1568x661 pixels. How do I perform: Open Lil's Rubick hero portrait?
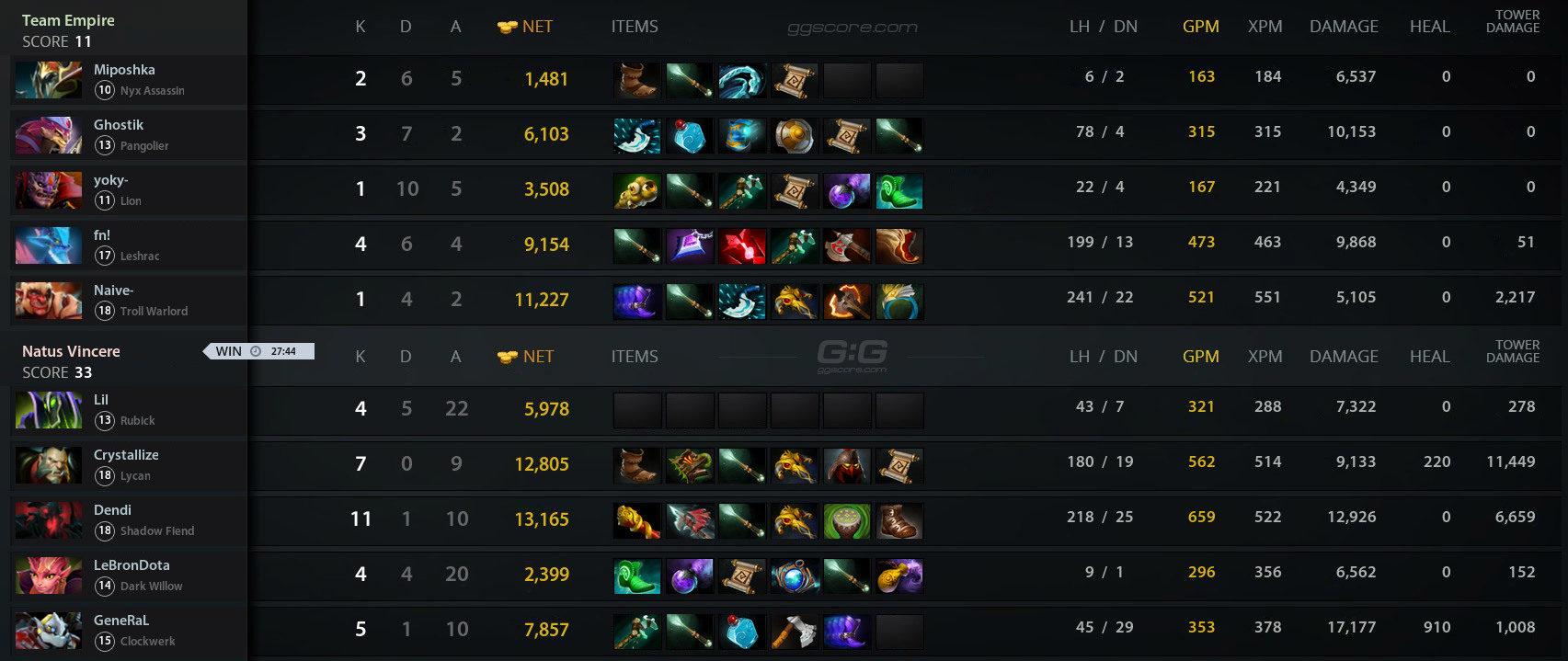tap(49, 410)
